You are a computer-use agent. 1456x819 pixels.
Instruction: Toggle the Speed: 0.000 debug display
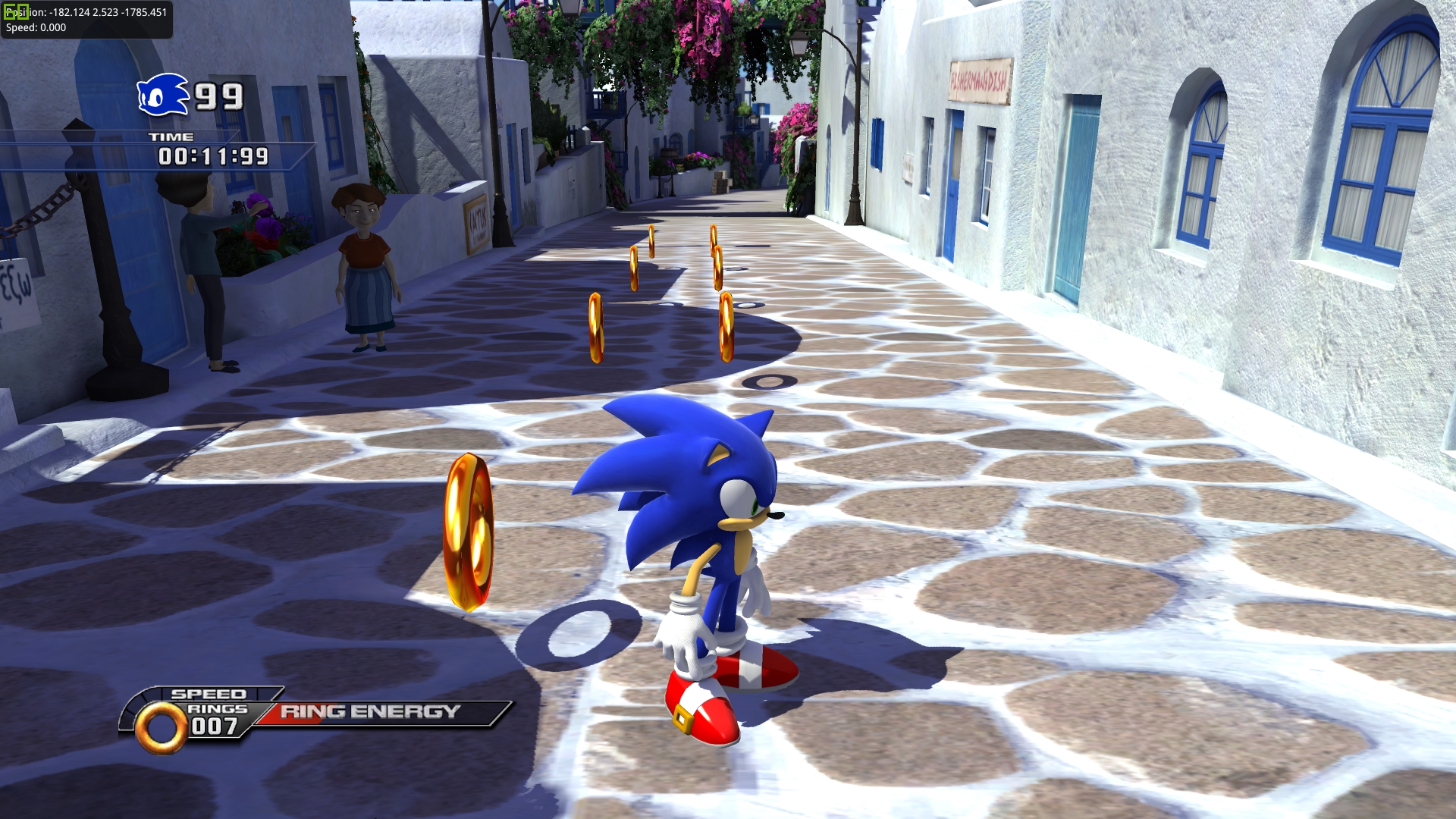(34, 28)
